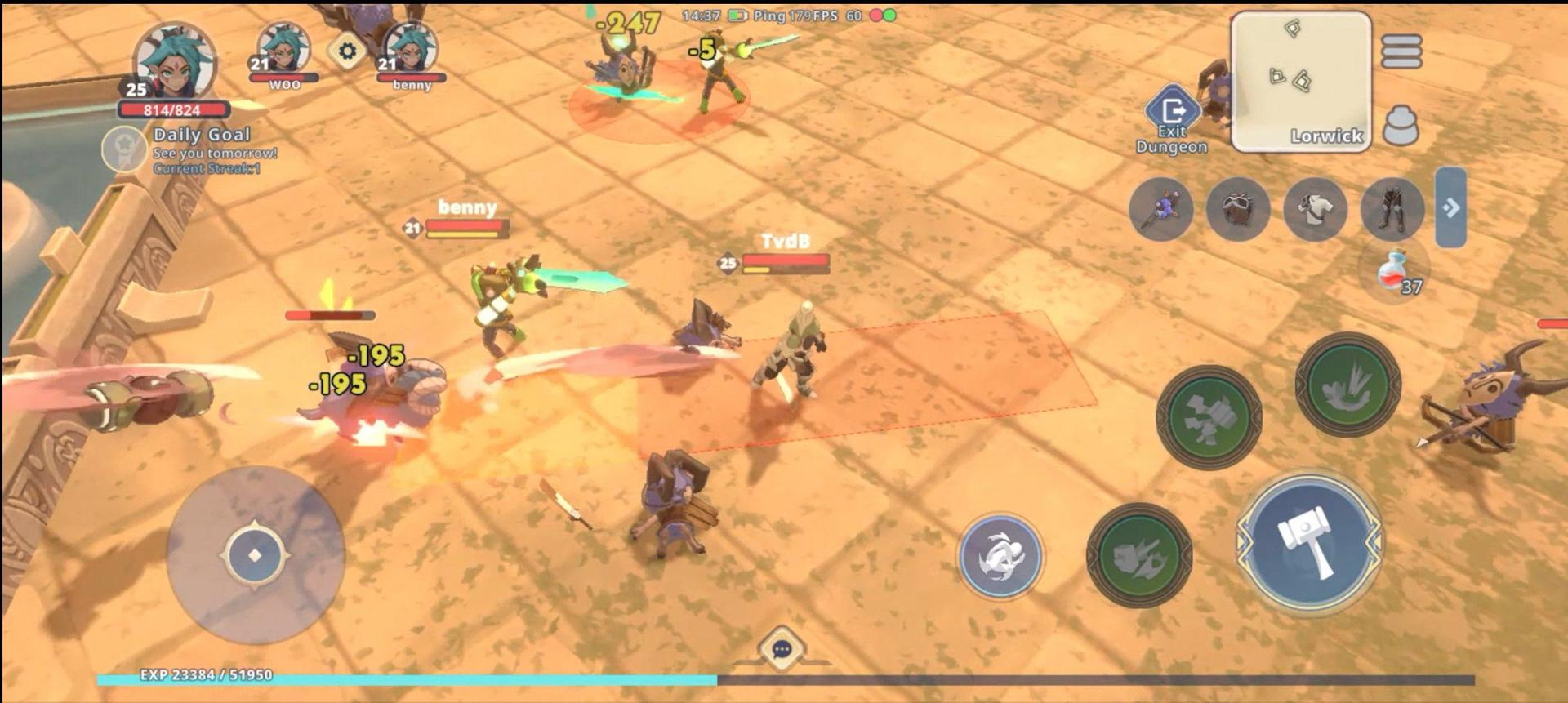Open the Lorwick minimap

[x=1300, y=82]
